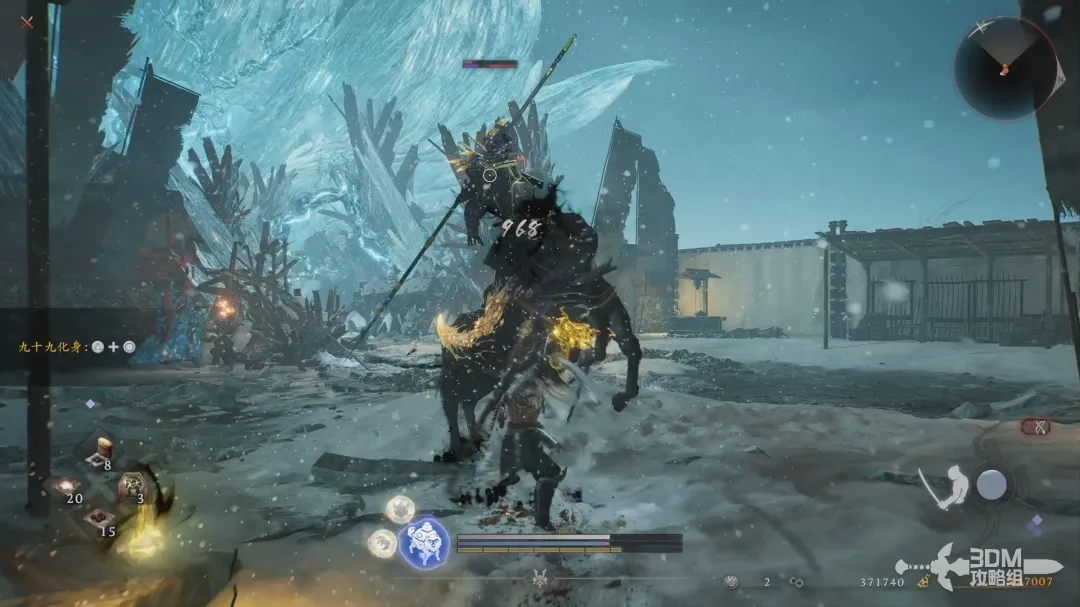Choose the hexagonal talisman item with 3
1080x607 pixels.
pos(132,486)
